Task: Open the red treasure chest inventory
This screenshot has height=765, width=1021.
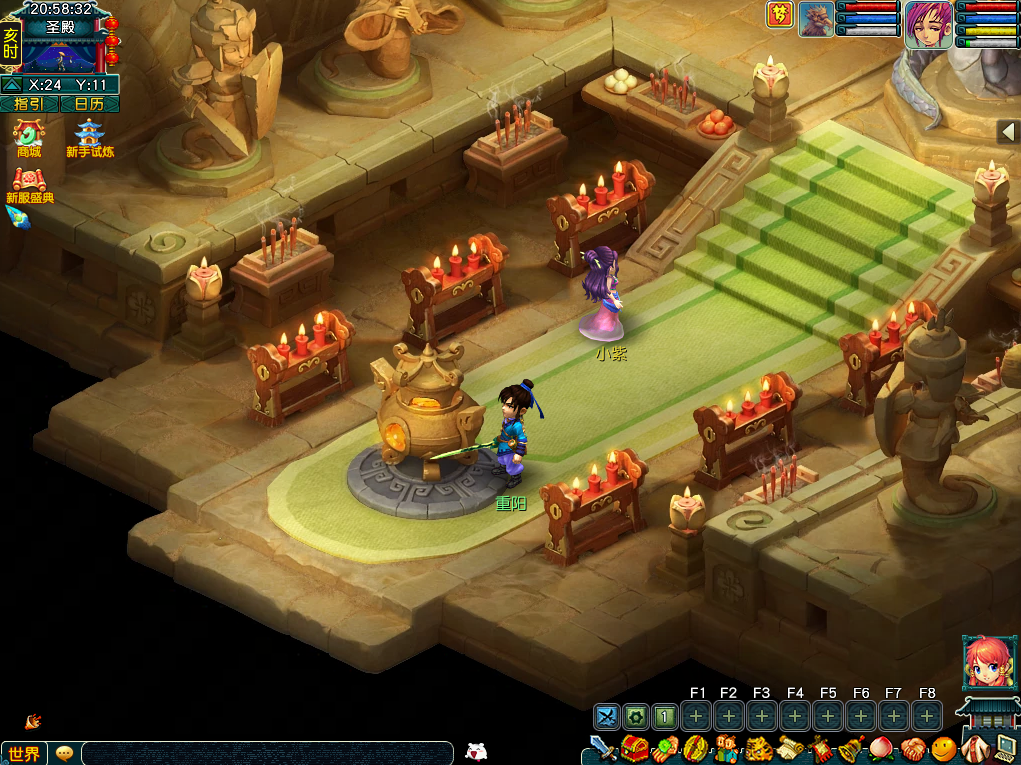Action: pyautogui.click(x=634, y=748)
